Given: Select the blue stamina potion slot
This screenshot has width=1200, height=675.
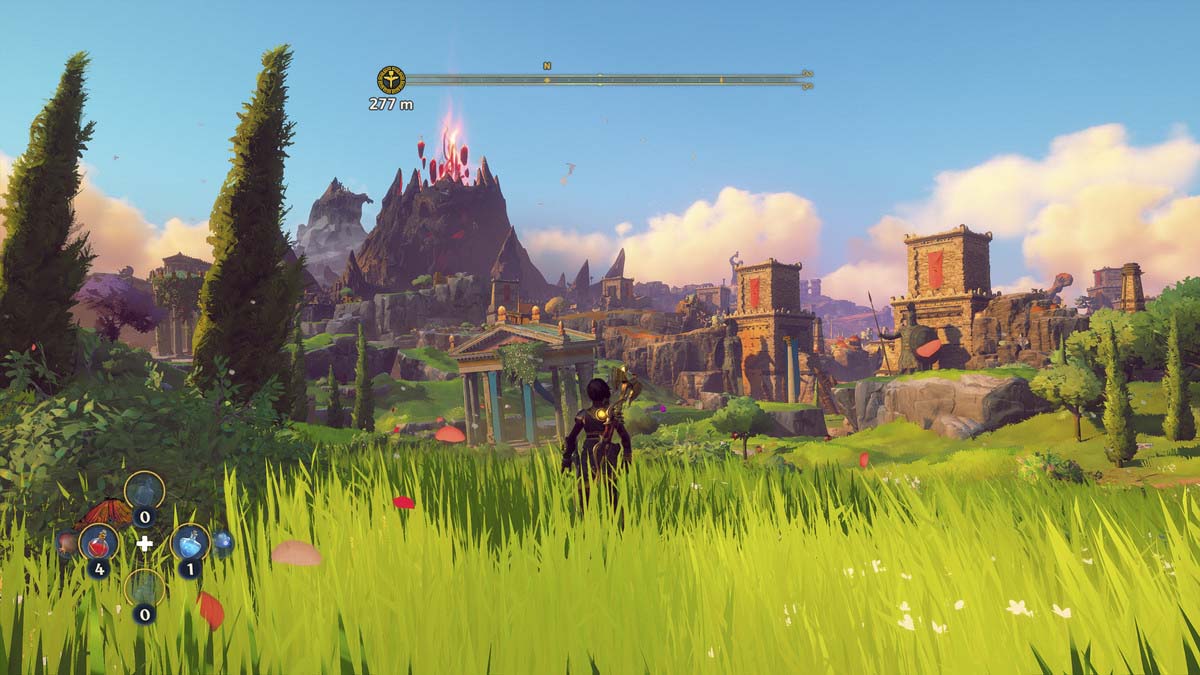Looking at the screenshot, I should [189, 542].
